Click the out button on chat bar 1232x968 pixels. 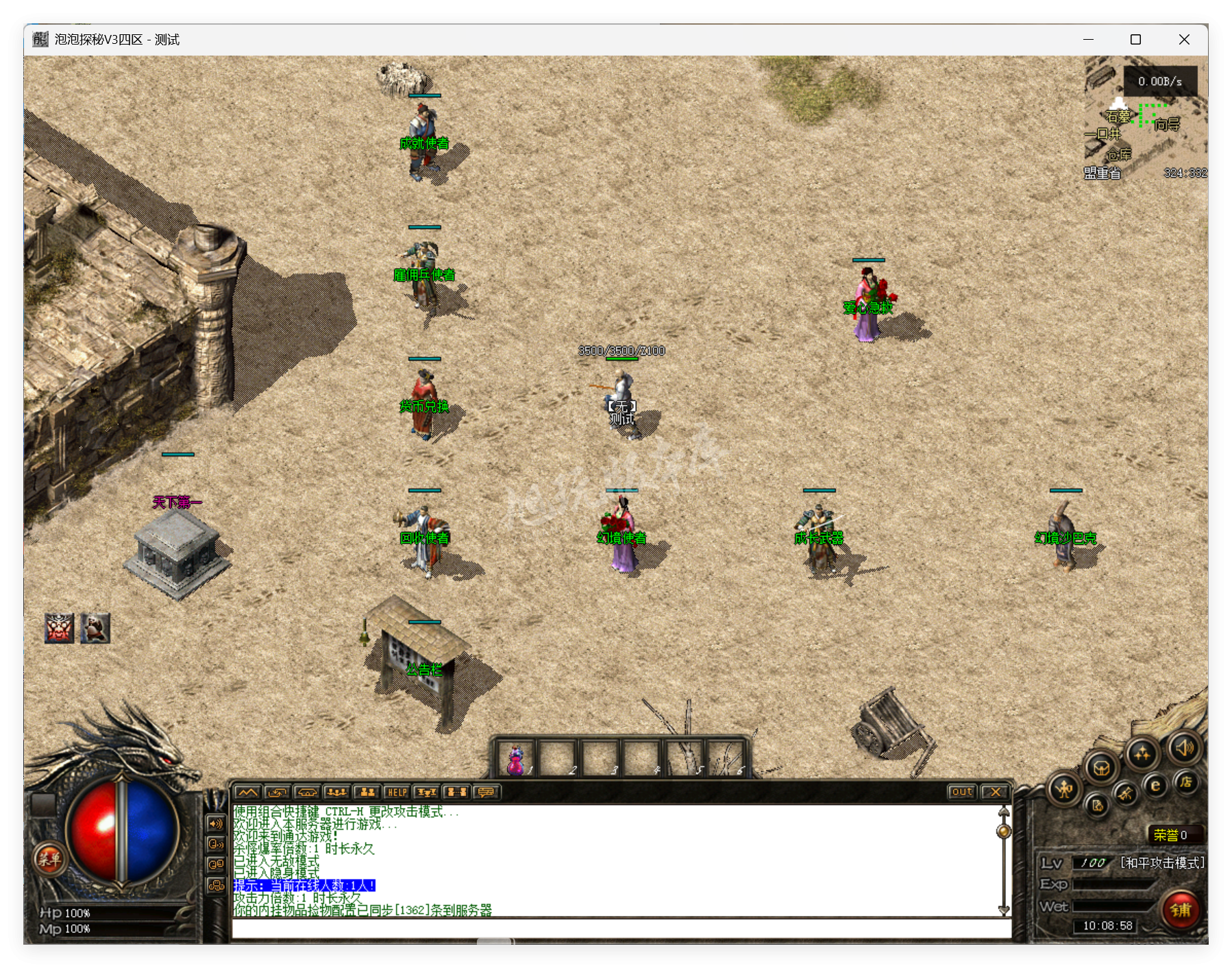coord(961,792)
